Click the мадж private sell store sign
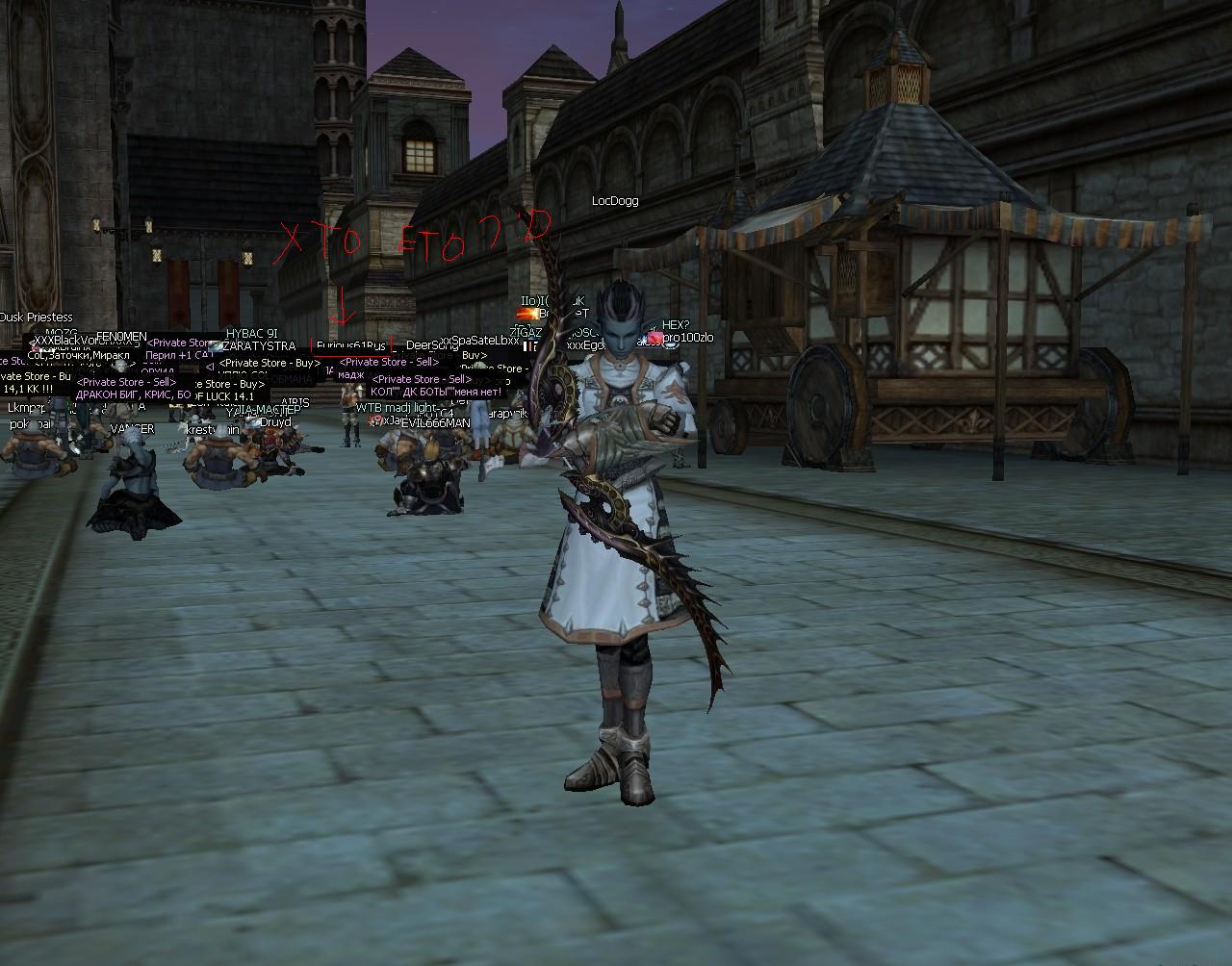 [352, 374]
